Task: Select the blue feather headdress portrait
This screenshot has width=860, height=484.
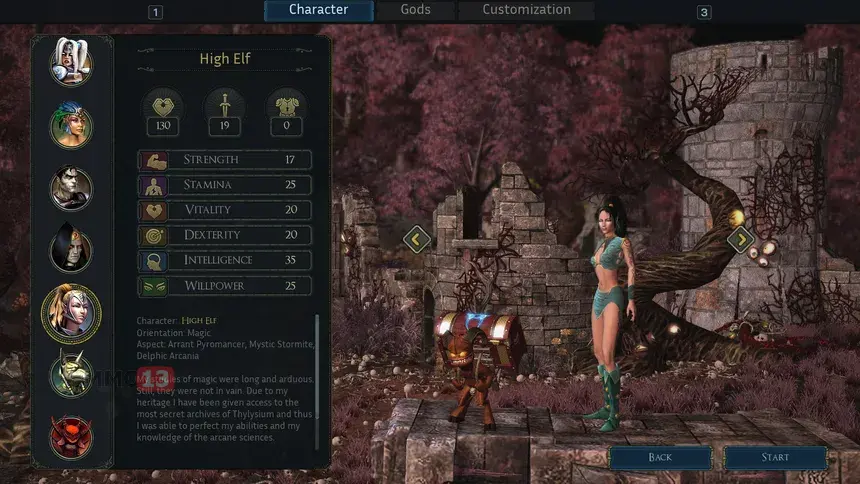Action: tap(71, 125)
